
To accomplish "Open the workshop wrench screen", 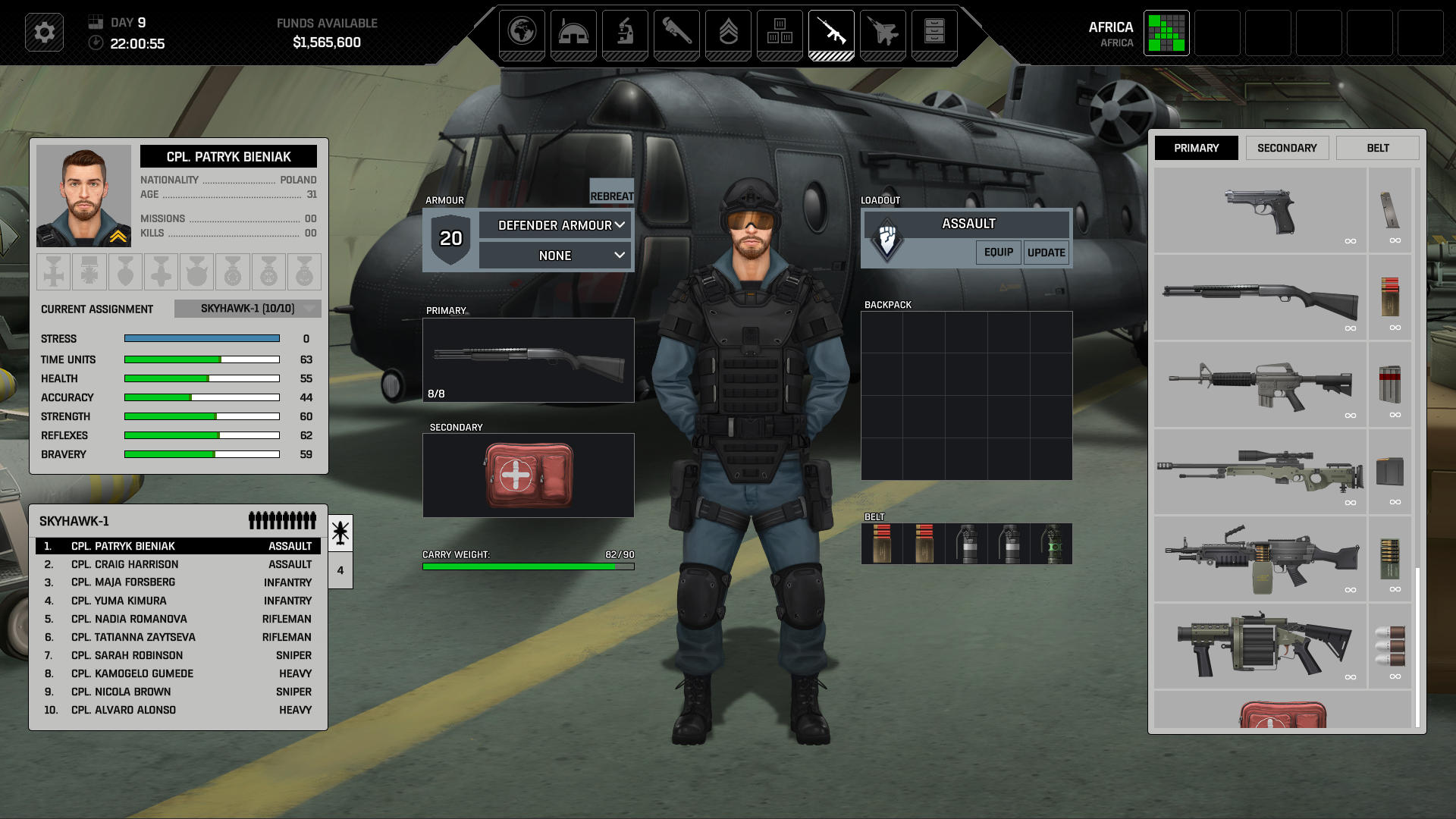I will 677,33.
